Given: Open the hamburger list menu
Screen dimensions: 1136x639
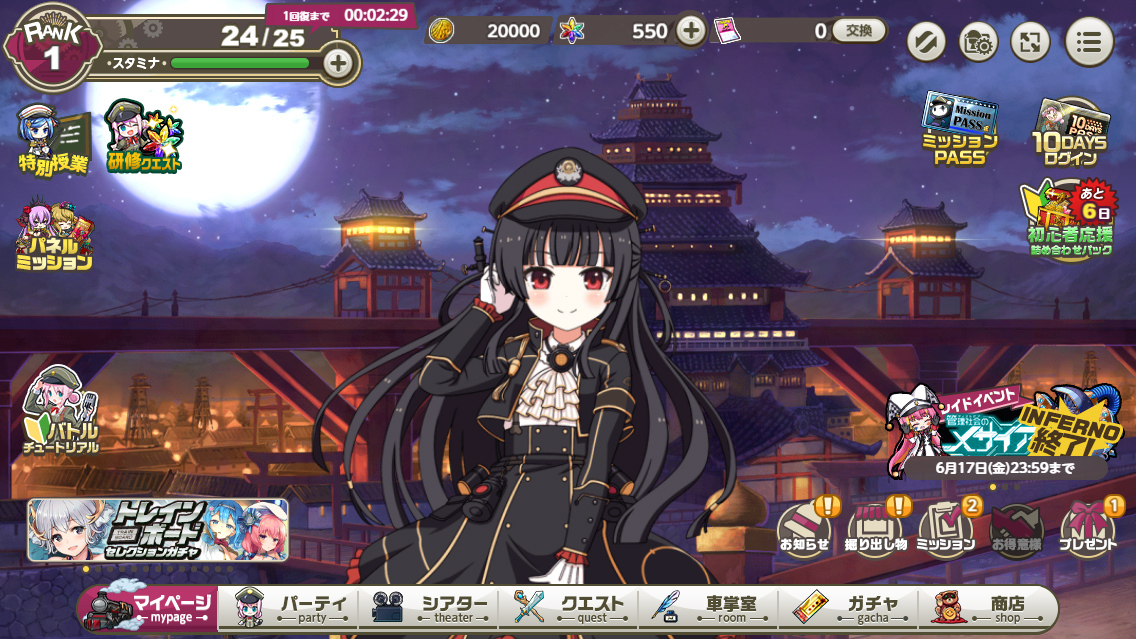Looking at the screenshot, I should (x=1089, y=42).
